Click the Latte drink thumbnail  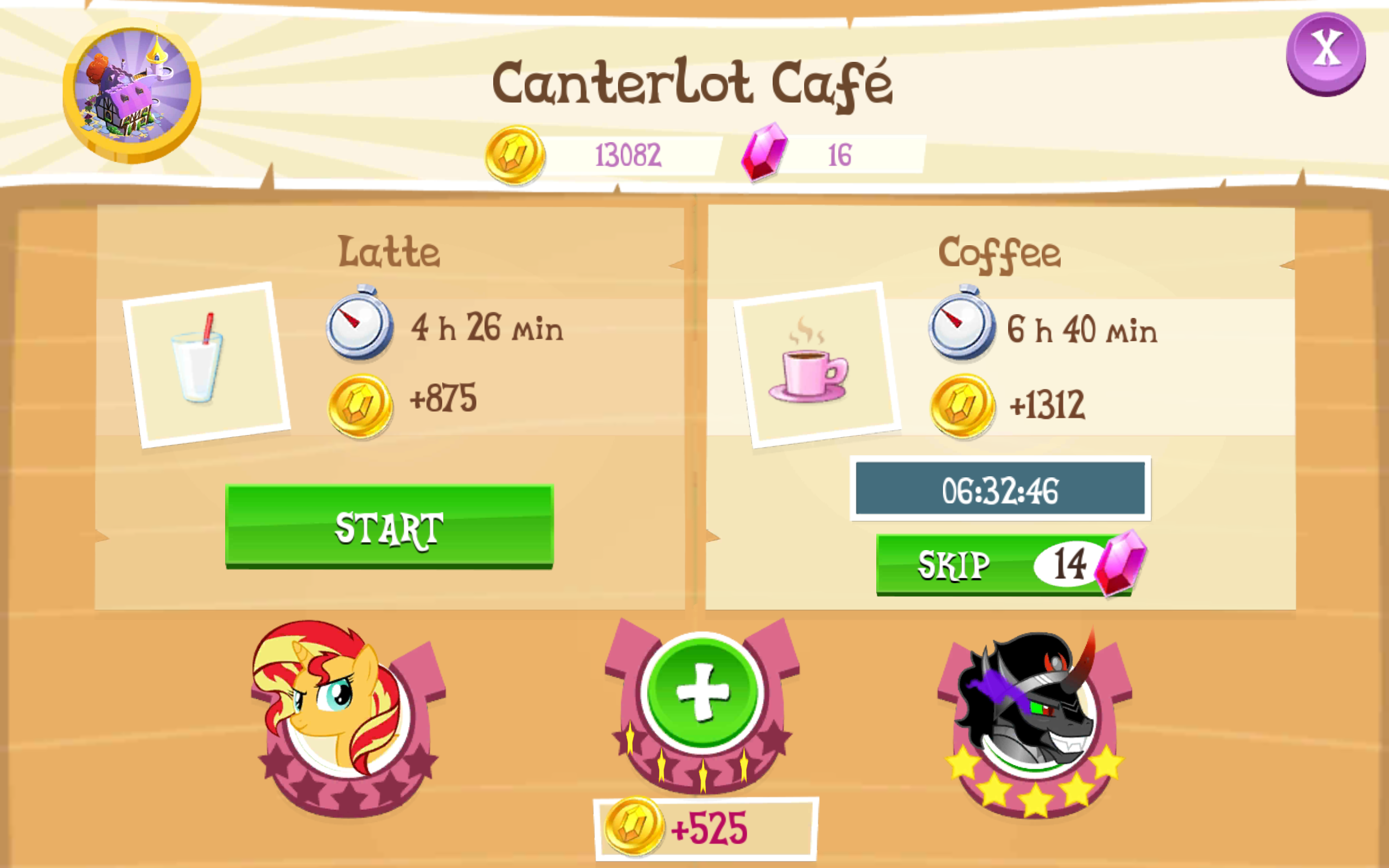207,364
